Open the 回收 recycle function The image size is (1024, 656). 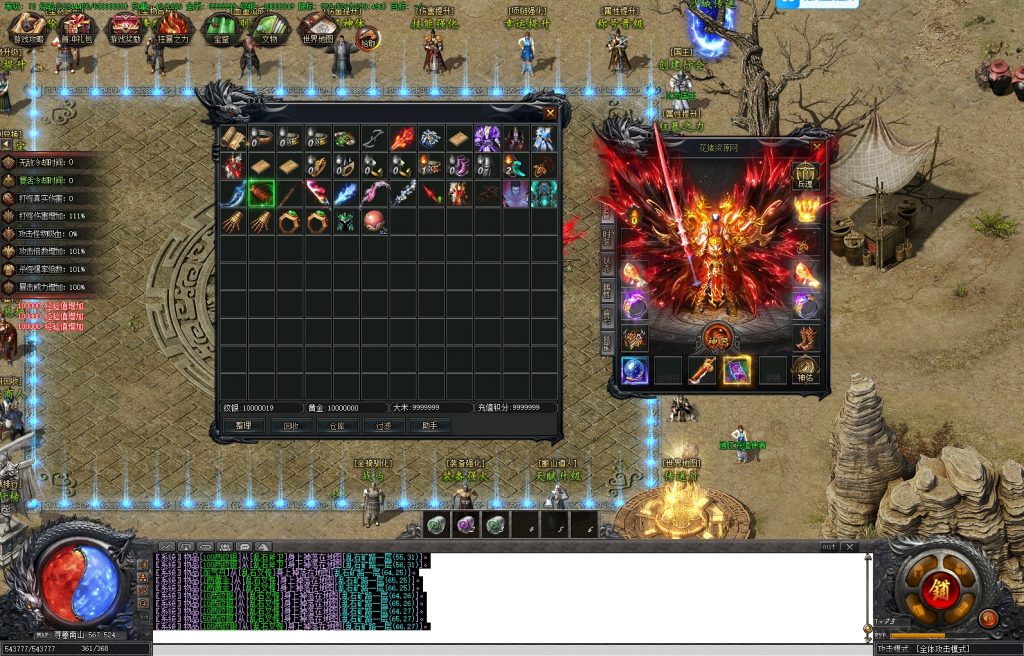(x=290, y=426)
